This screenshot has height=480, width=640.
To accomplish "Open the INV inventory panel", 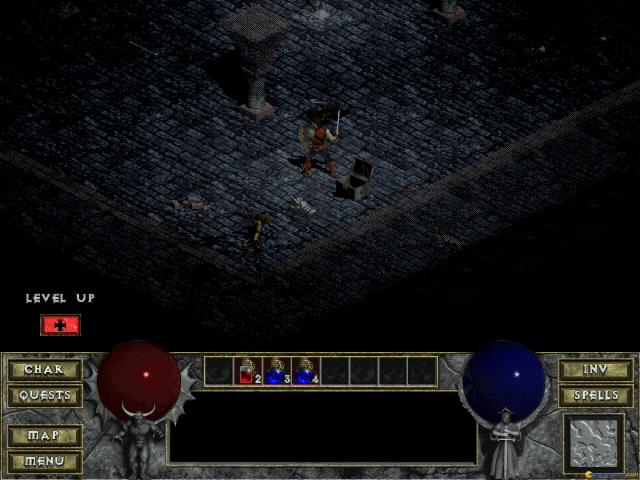I will (595, 370).
